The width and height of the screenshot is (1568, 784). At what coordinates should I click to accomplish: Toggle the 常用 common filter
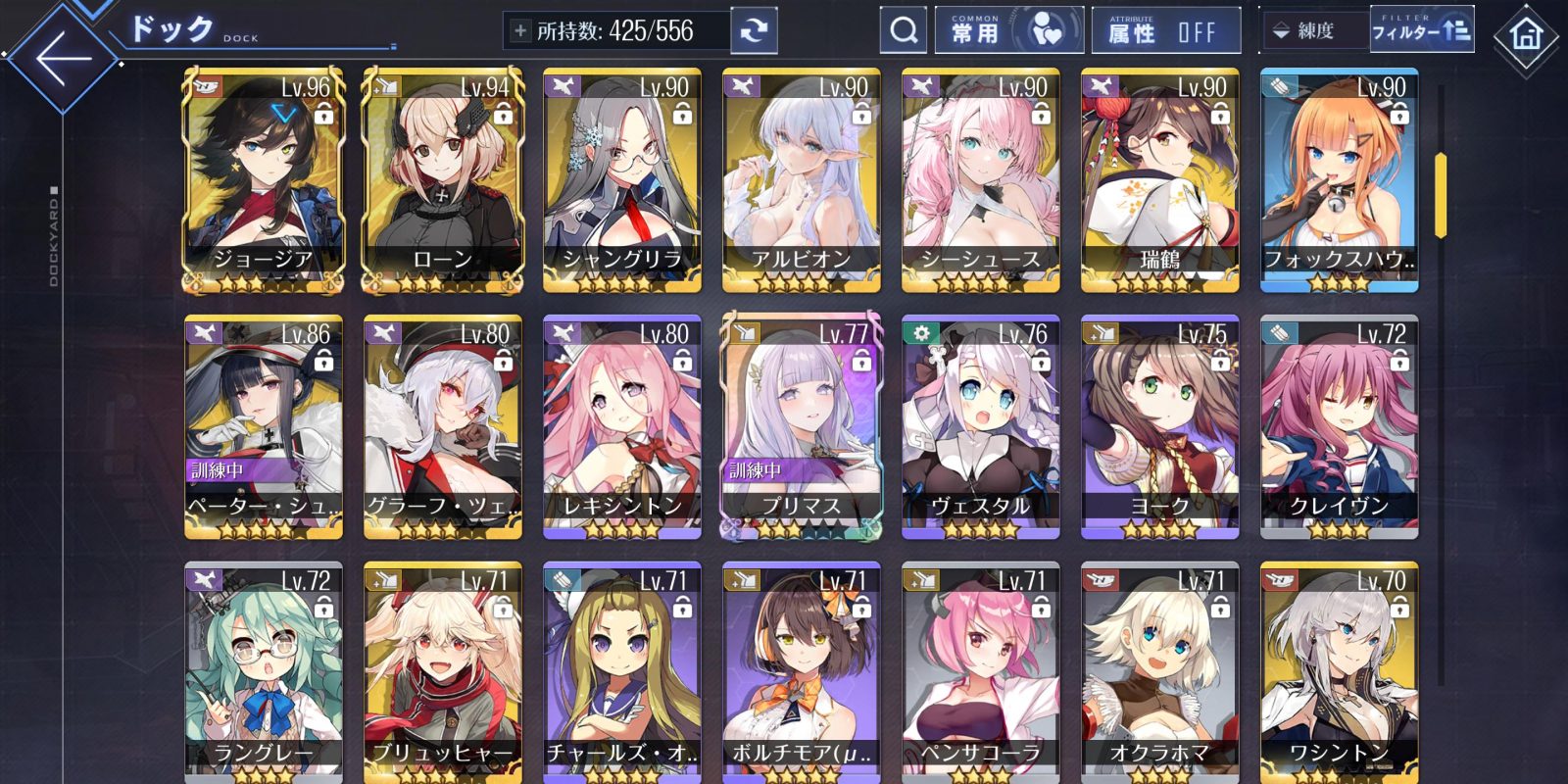pos(1008,31)
